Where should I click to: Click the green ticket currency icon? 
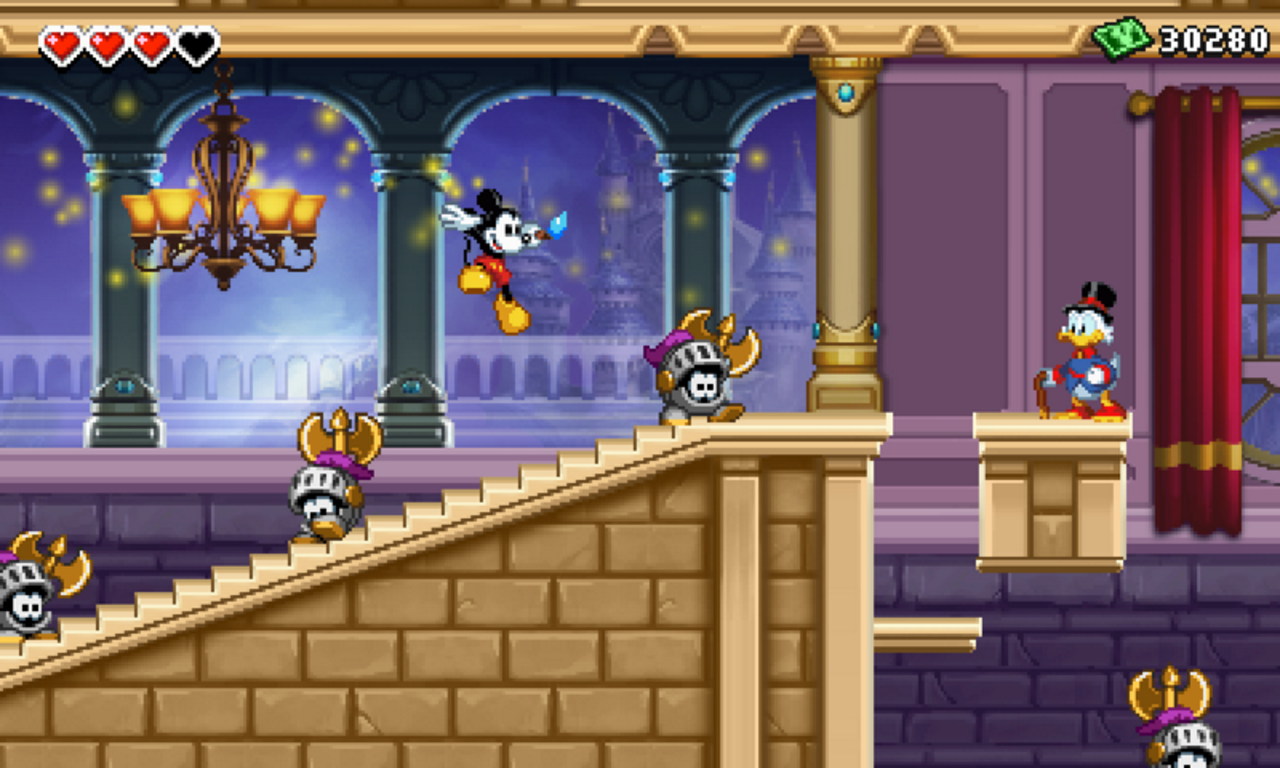point(1125,36)
